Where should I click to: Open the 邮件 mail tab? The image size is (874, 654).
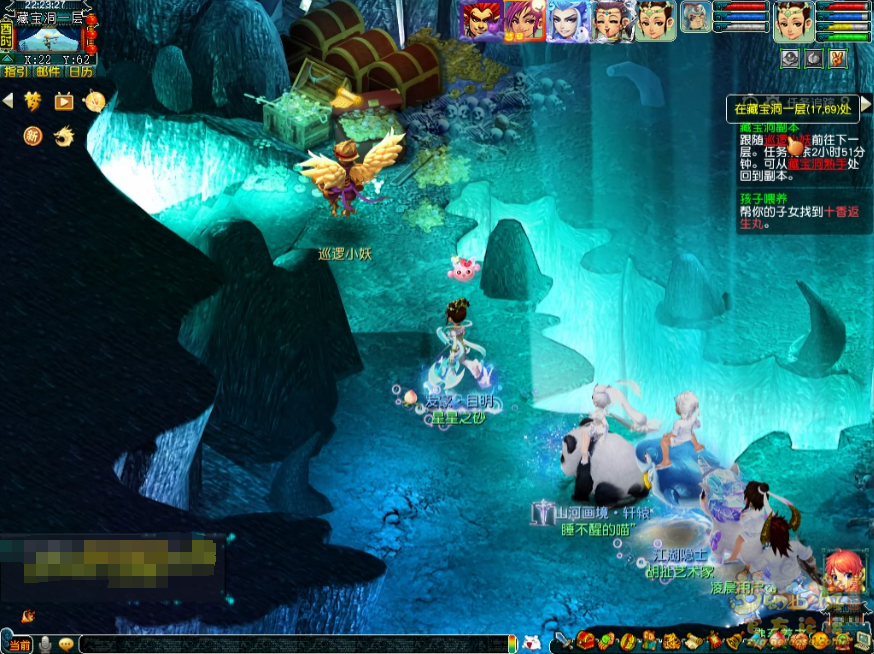point(47,71)
